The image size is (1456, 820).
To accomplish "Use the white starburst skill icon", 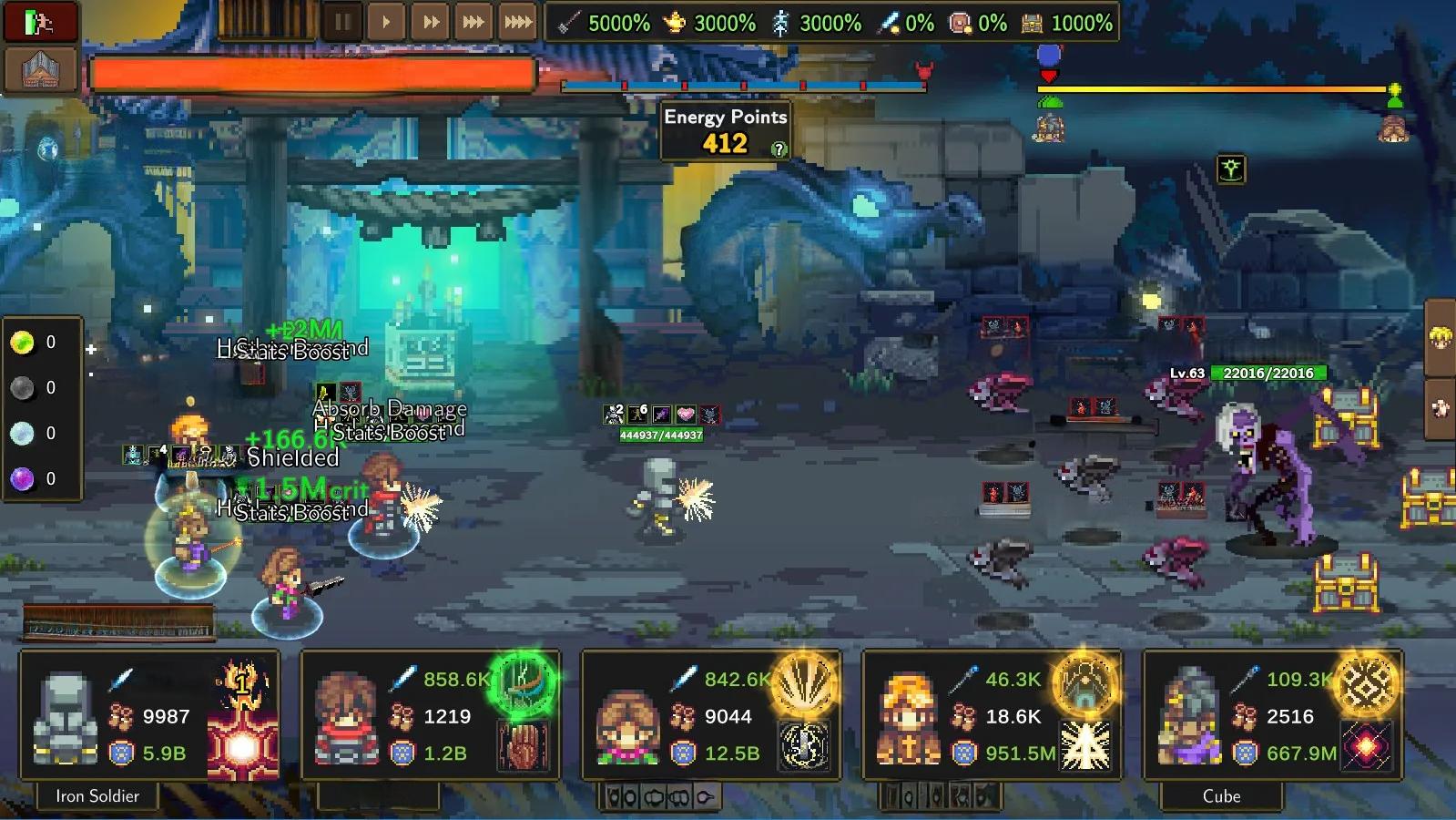I will 1085,745.
